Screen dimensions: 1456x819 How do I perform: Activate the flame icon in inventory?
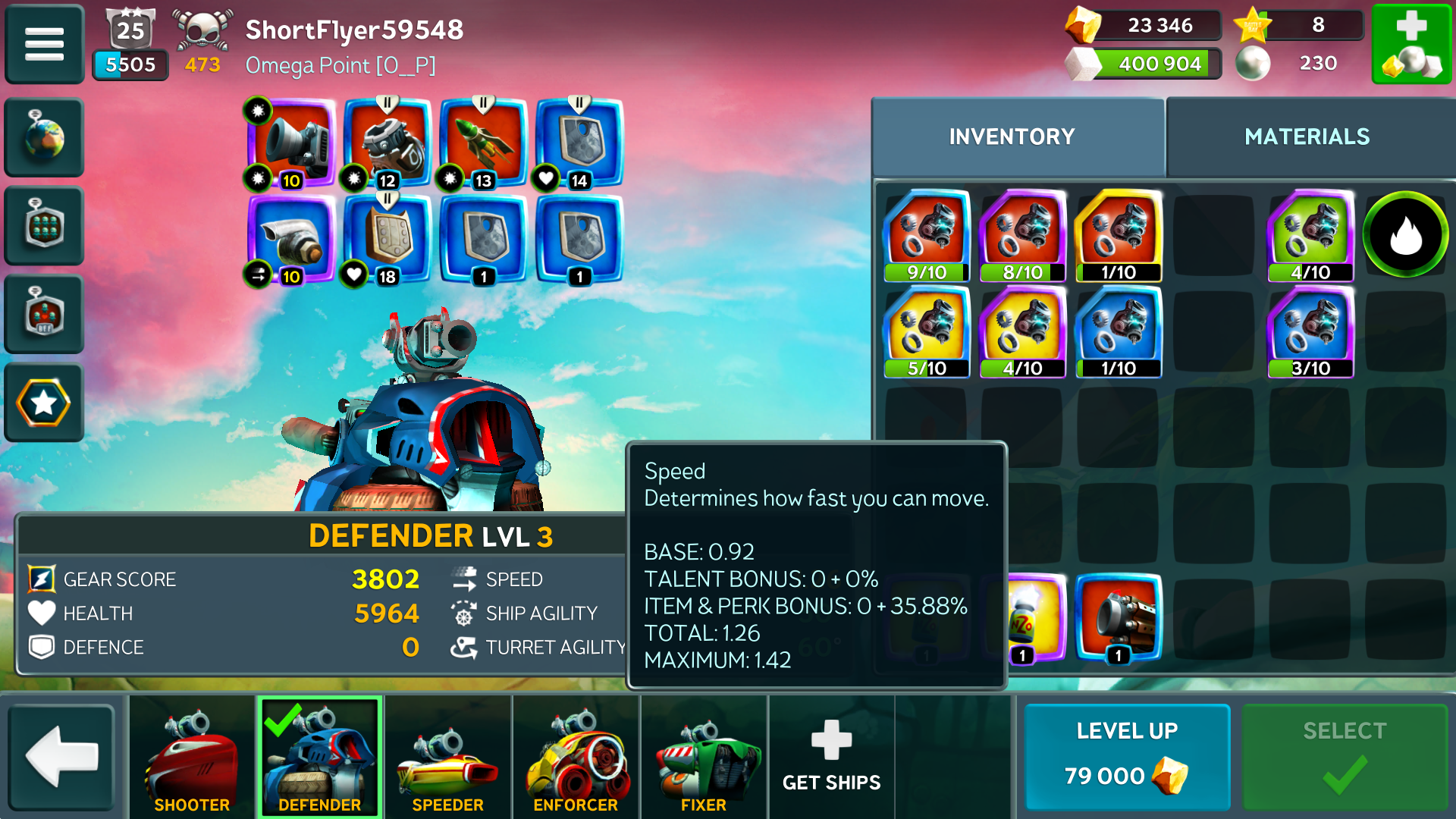1405,234
